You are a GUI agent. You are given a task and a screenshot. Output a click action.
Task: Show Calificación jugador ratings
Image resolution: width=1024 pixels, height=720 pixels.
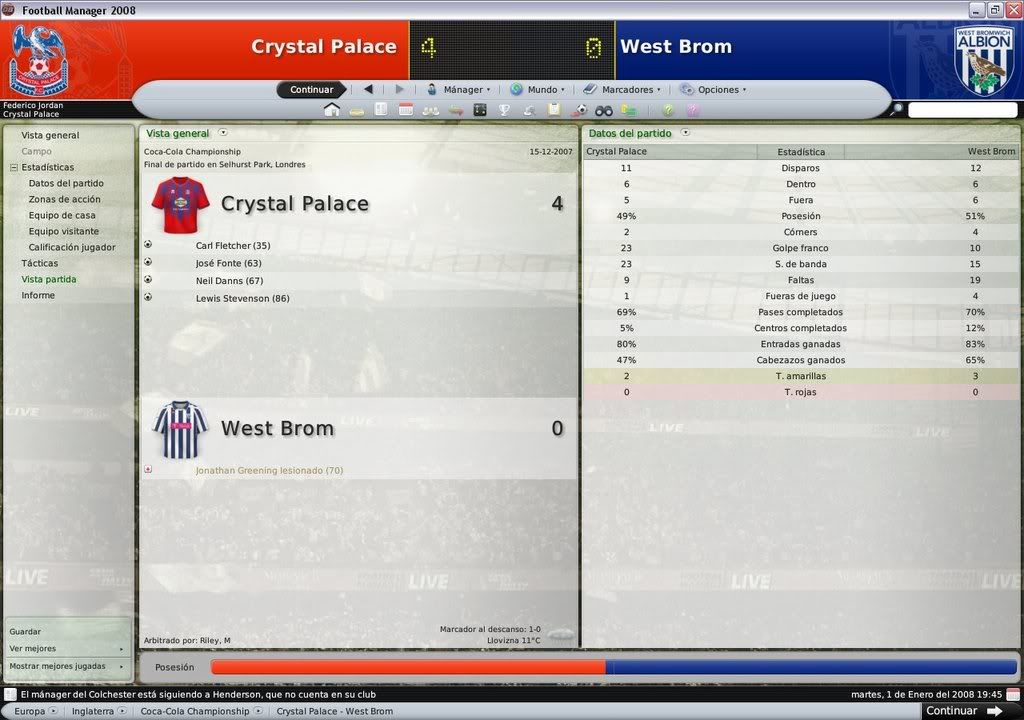(72, 247)
